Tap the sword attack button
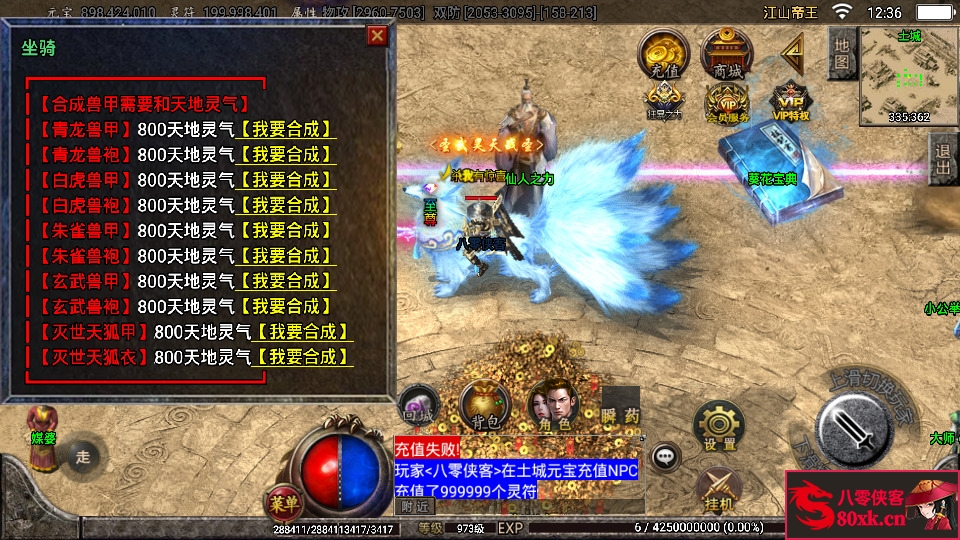This screenshot has height=540, width=960. point(853,425)
